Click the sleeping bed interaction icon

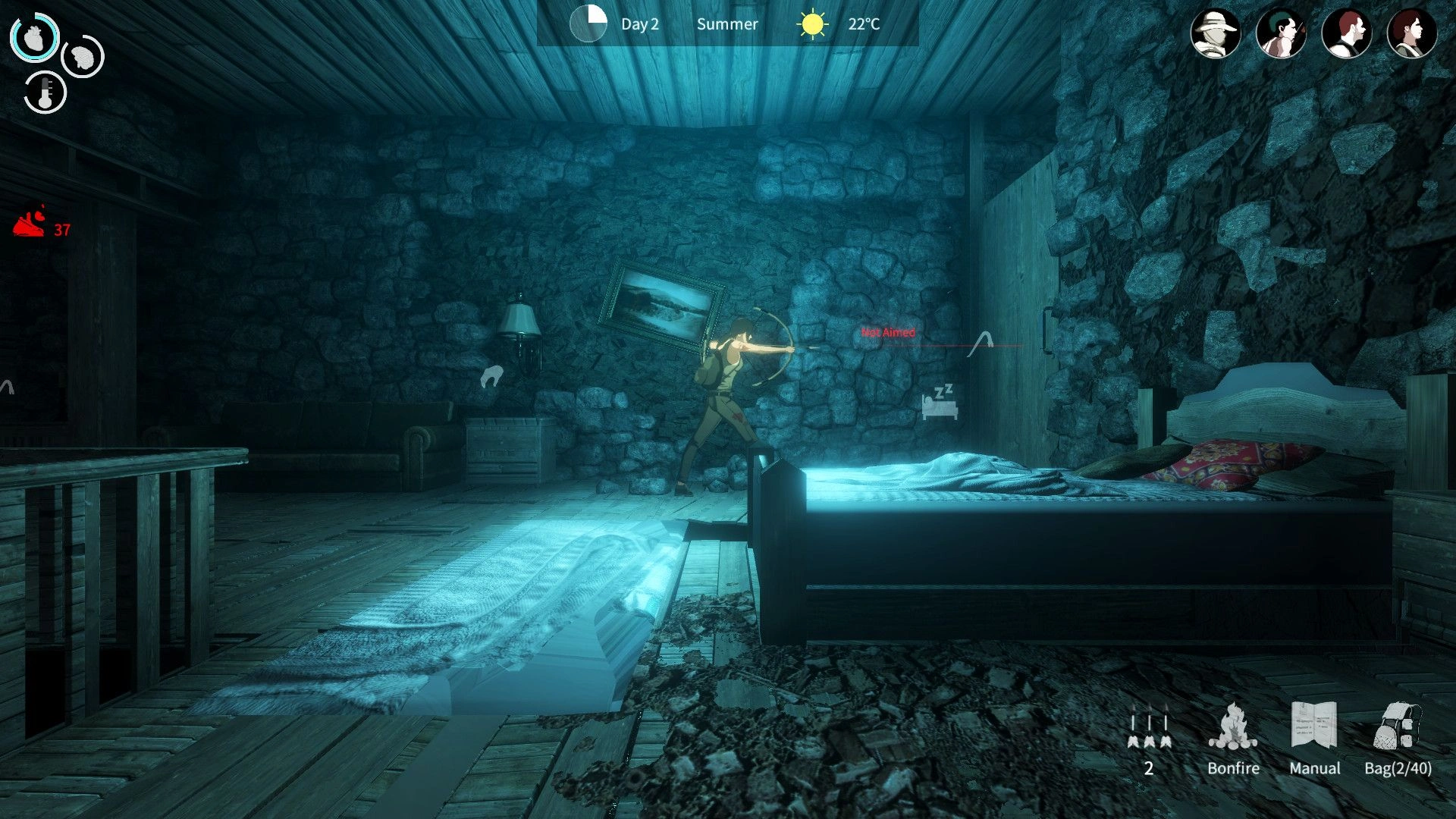pyautogui.click(x=940, y=402)
